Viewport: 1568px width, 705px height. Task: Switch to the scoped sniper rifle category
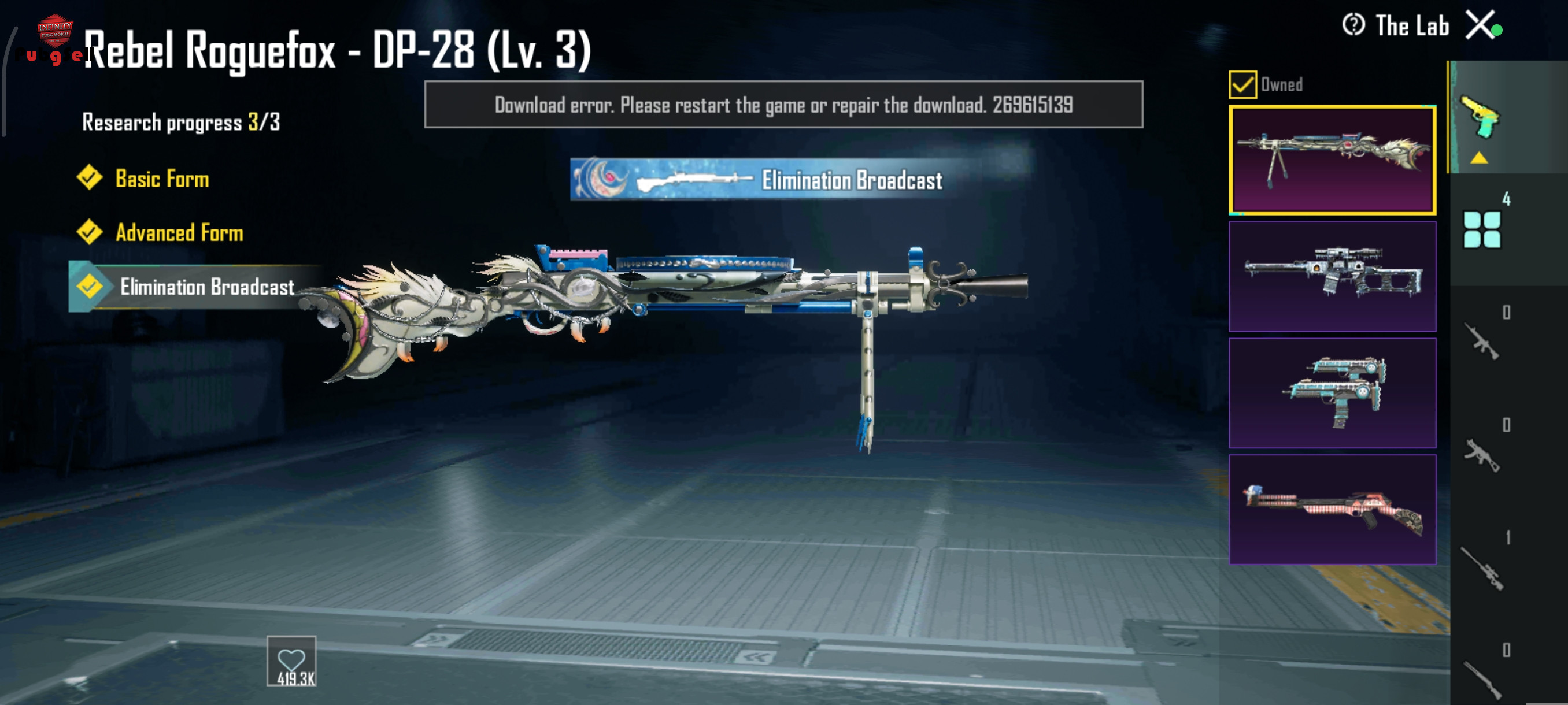click(x=1482, y=568)
